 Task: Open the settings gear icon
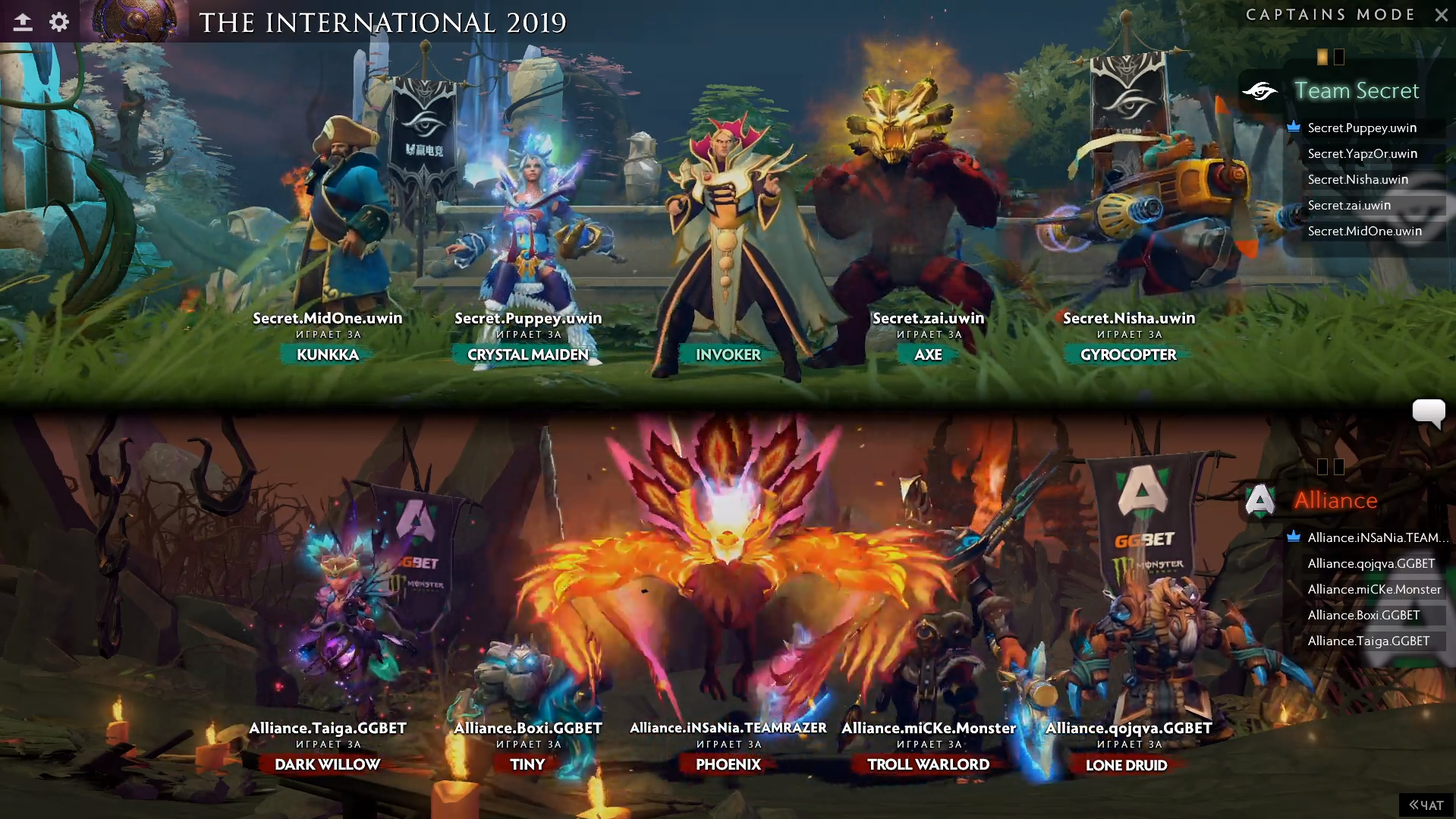click(59, 22)
